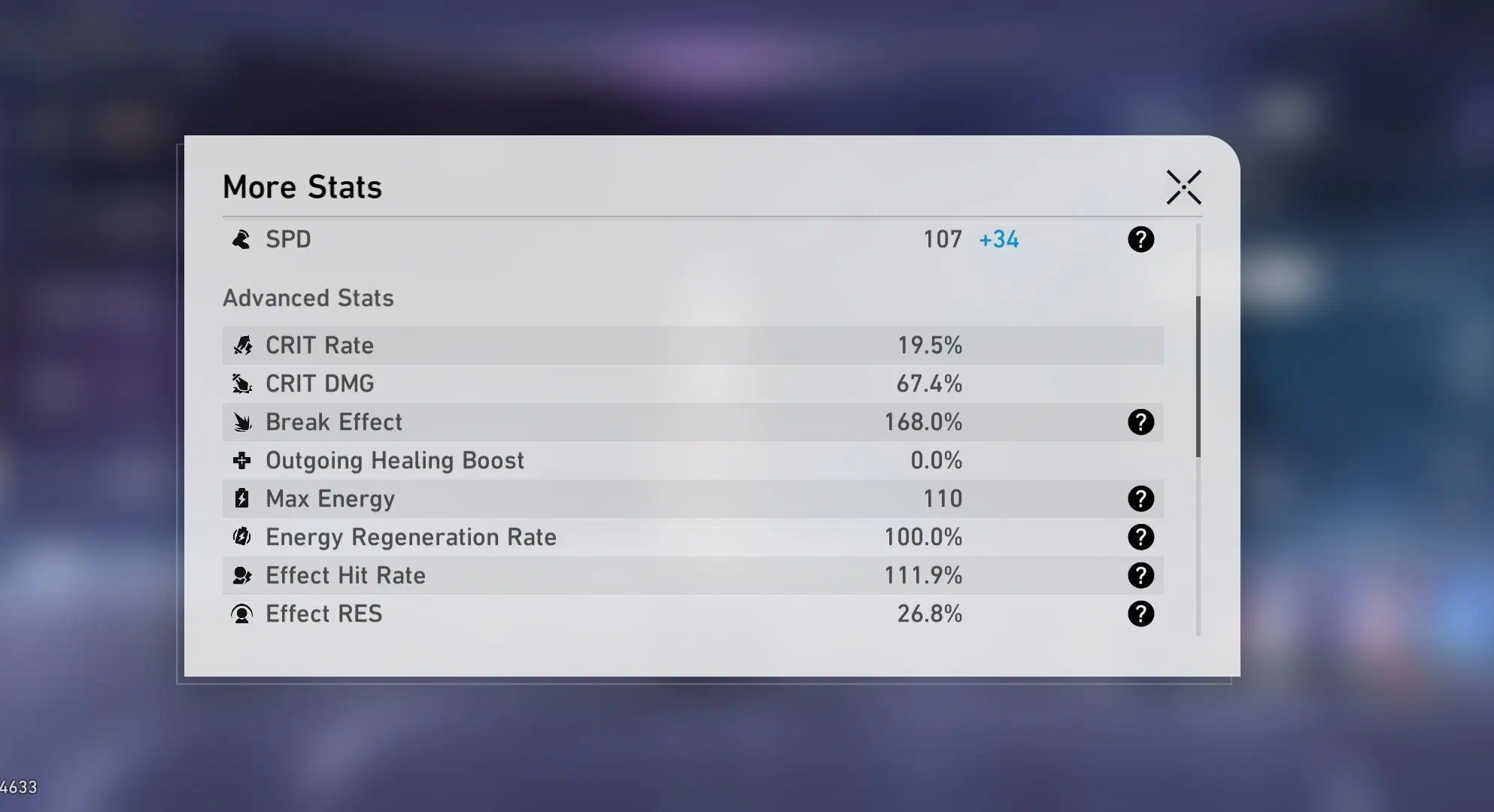This screenshot has width=1494, height=812.
Task: Open the Effect RES help tooltip
Action: (1140, 614)
